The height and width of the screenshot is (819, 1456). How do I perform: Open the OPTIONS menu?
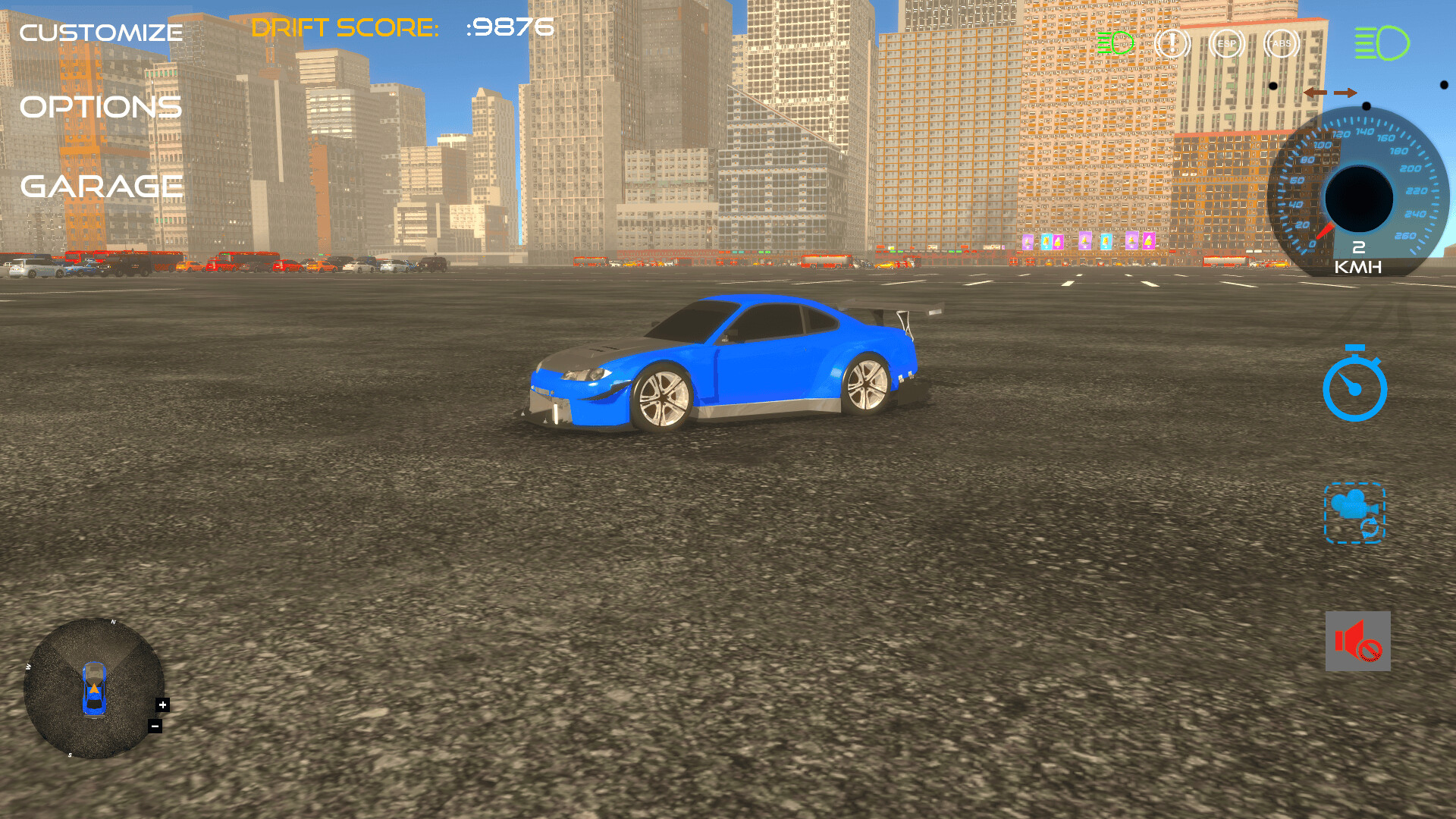click(x=101, y=108)
